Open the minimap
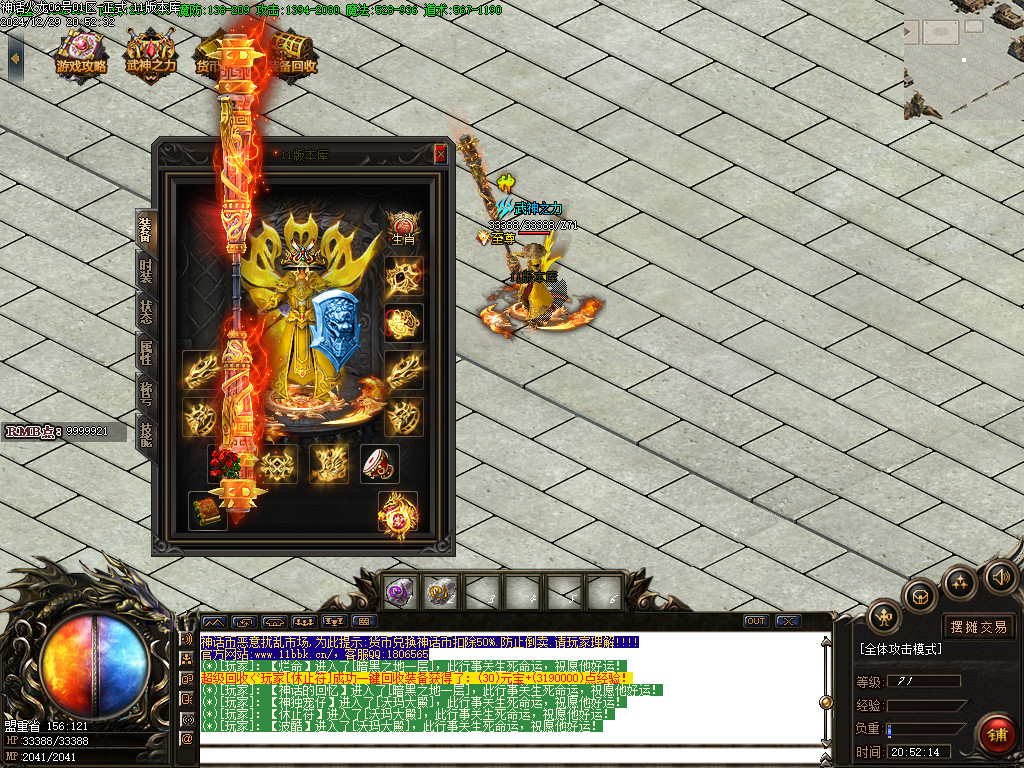The width and height of the screenshot is (1024, 768). [963, 60]
